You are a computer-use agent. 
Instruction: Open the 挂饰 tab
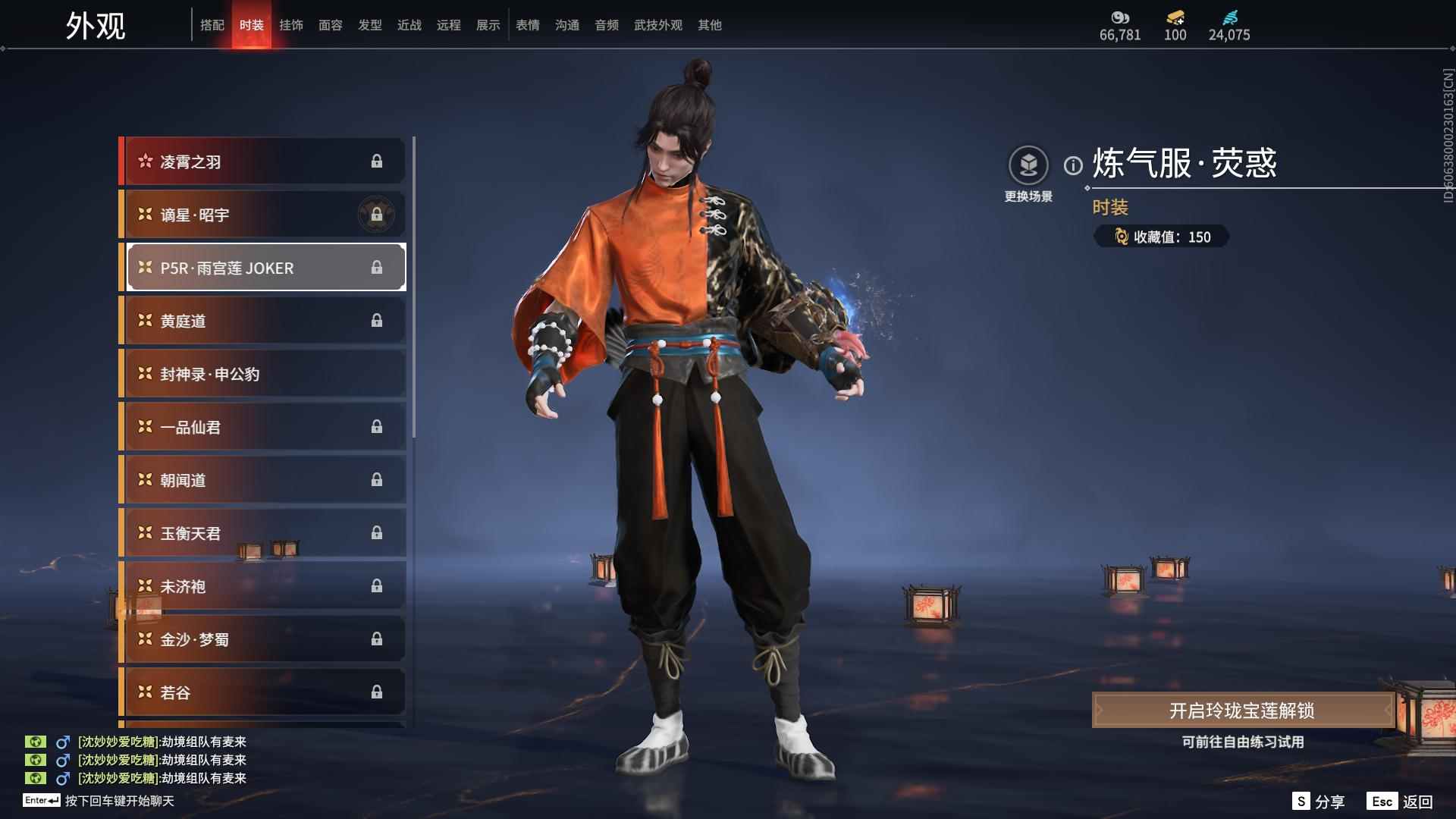[291, 25]
